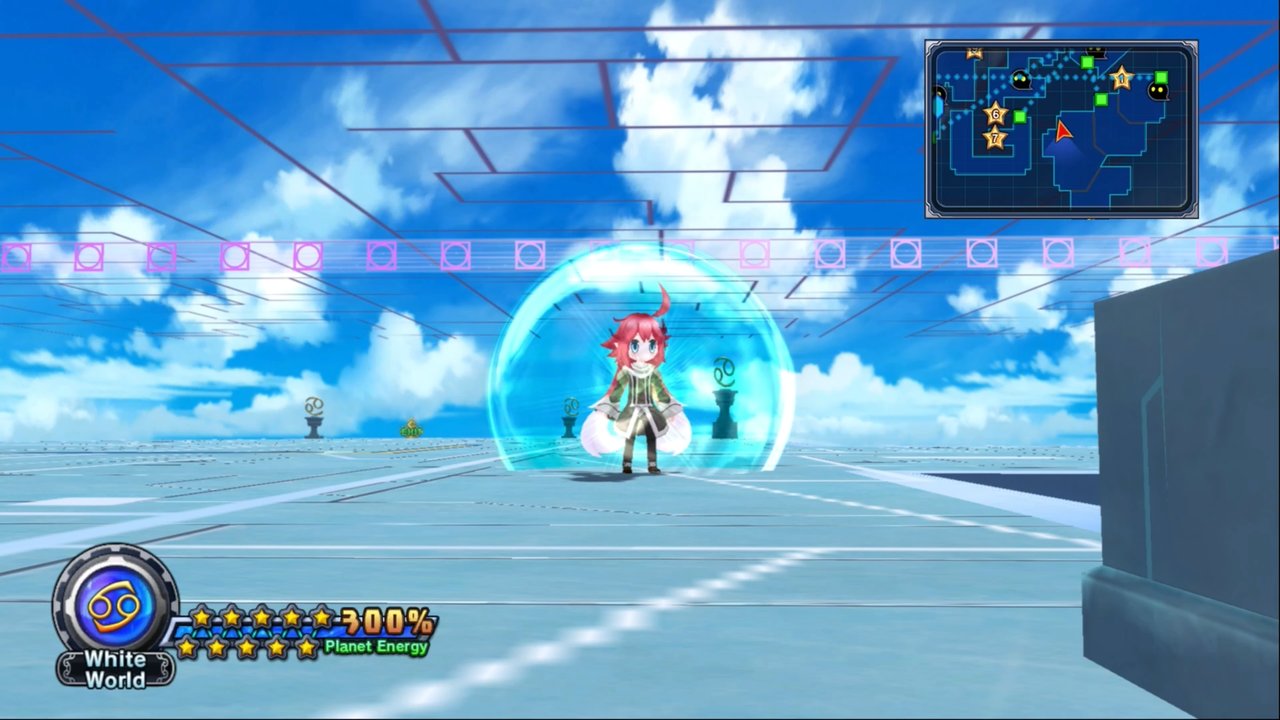Click the last star in the bottom row
1280x720 pixels.
click(x=306, y=647)
